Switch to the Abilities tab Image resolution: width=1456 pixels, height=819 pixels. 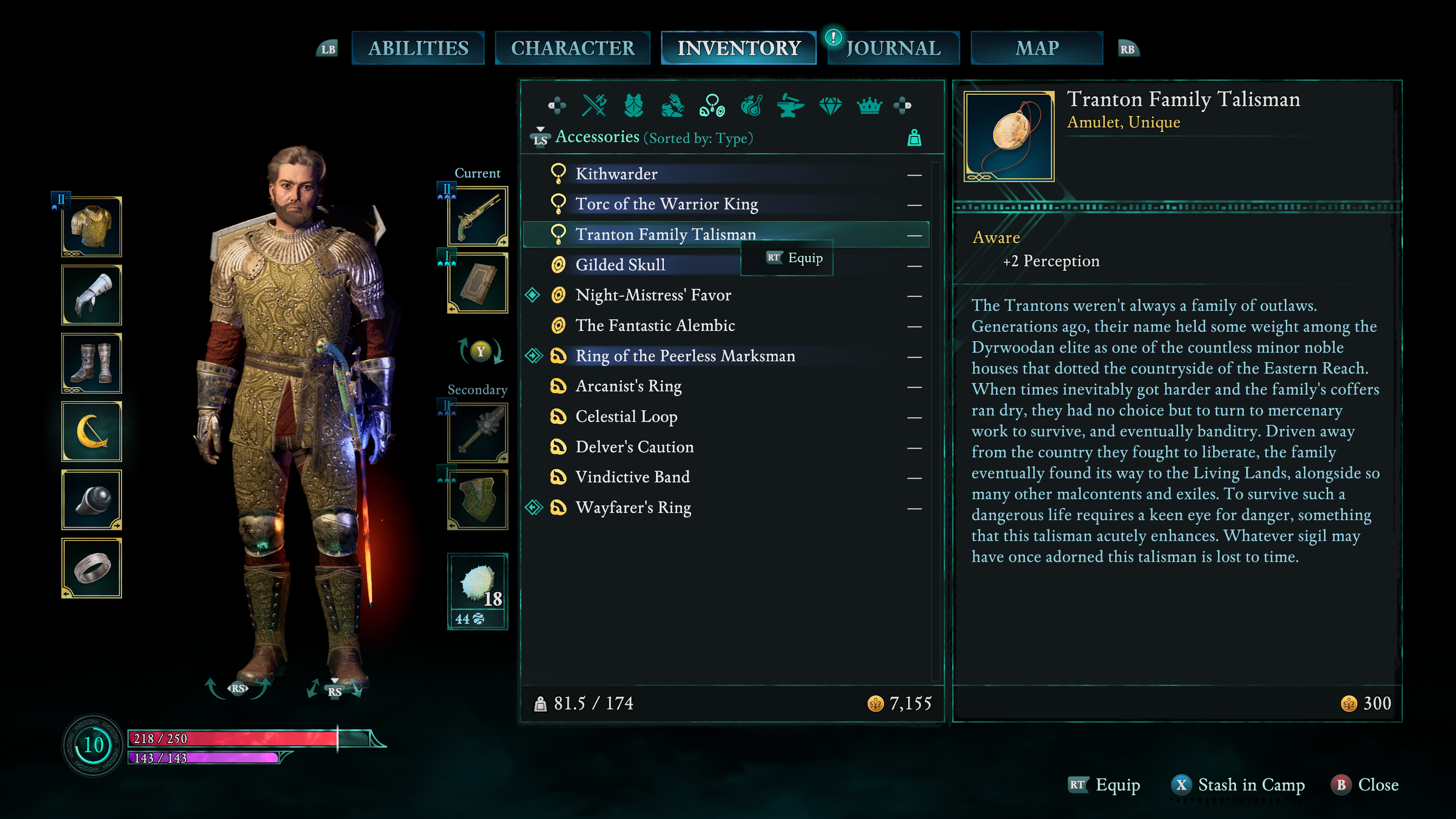[x=418, y=48]
